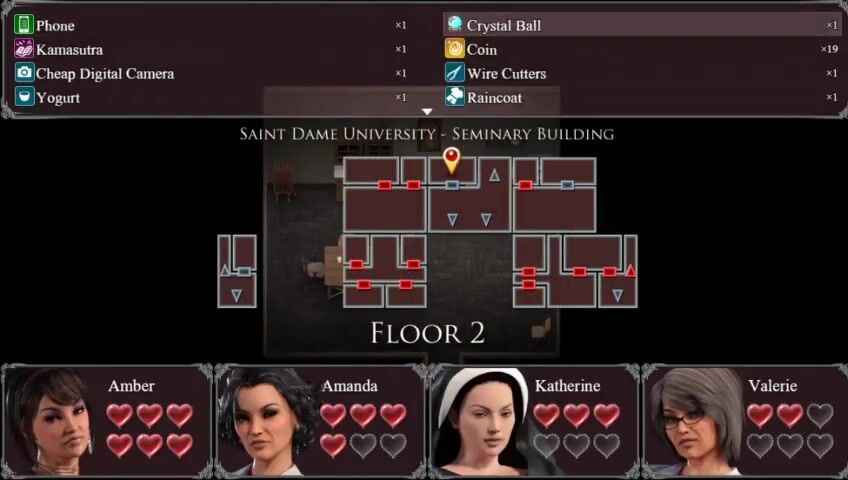Click the yellow location pin on the map
This screenshot has width=848, height=480.
(x=452, y=158)
